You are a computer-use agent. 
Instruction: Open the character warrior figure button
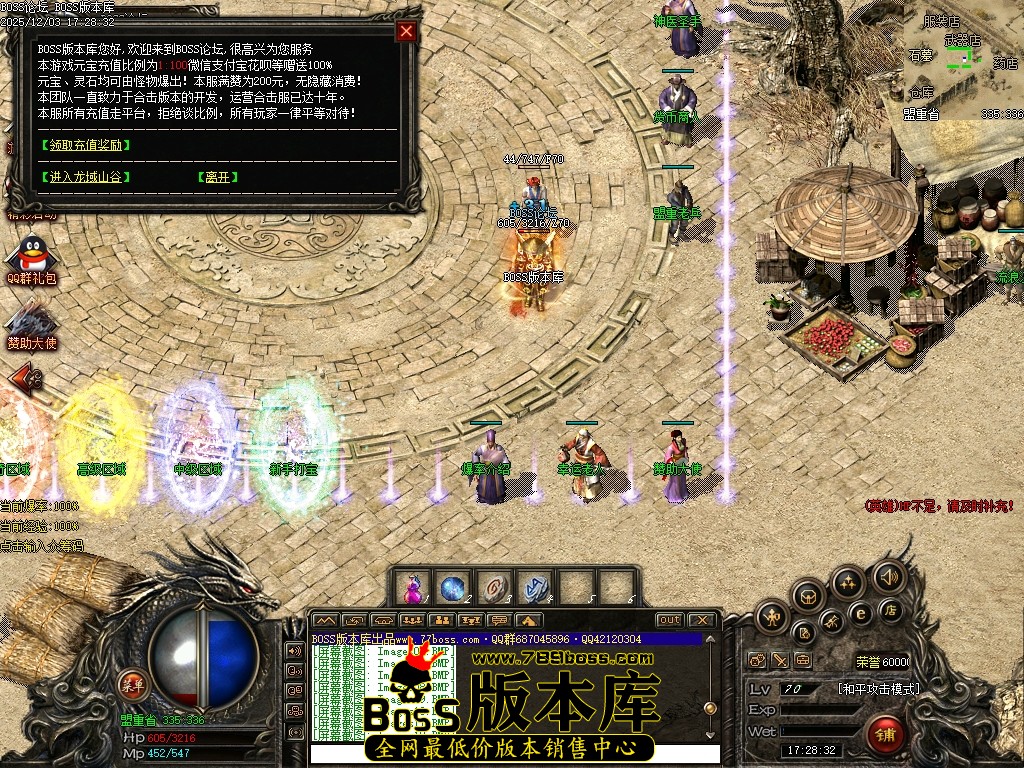(x=772, y=617)
